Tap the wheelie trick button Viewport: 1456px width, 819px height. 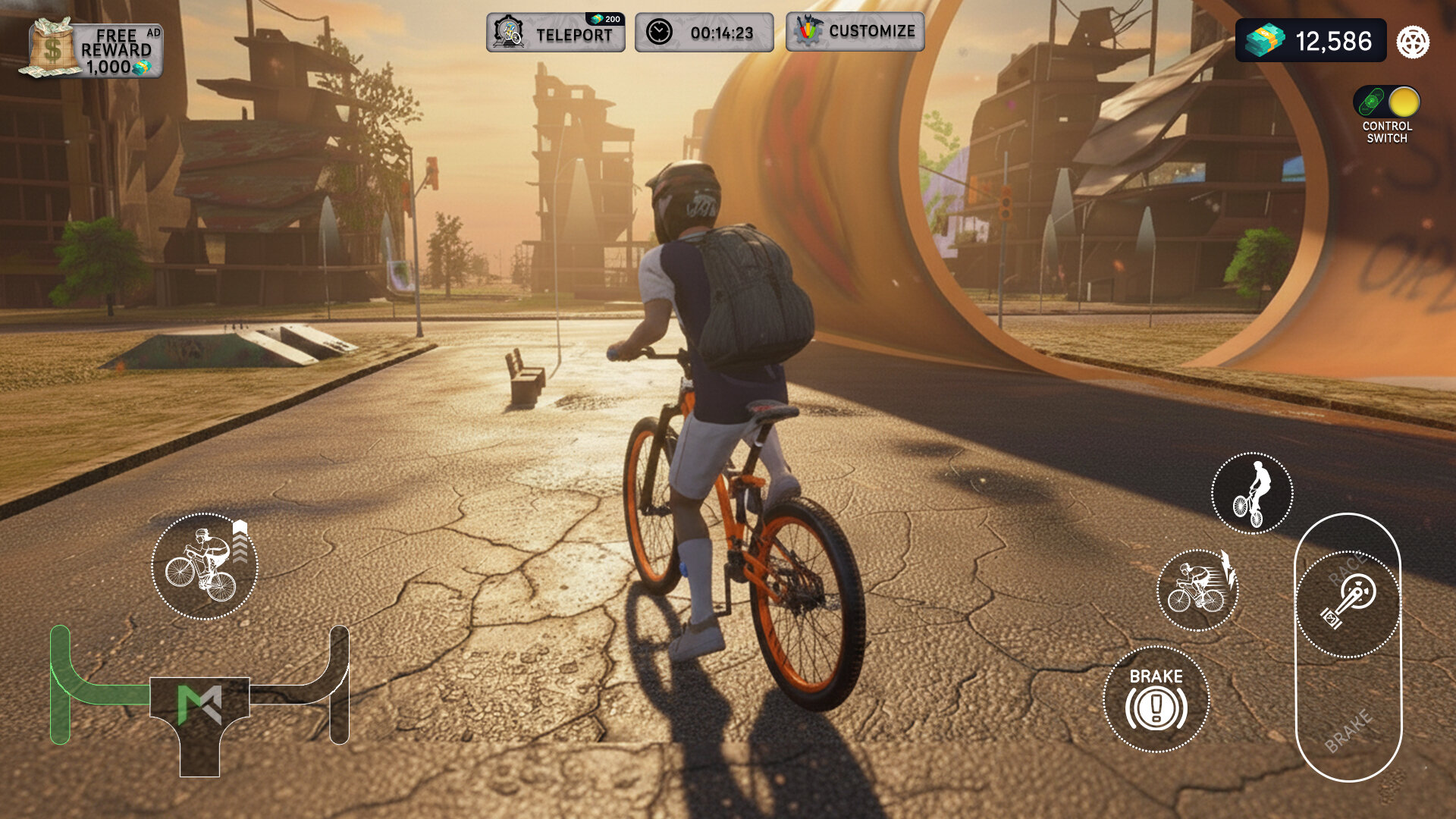tap(1251, 494)
